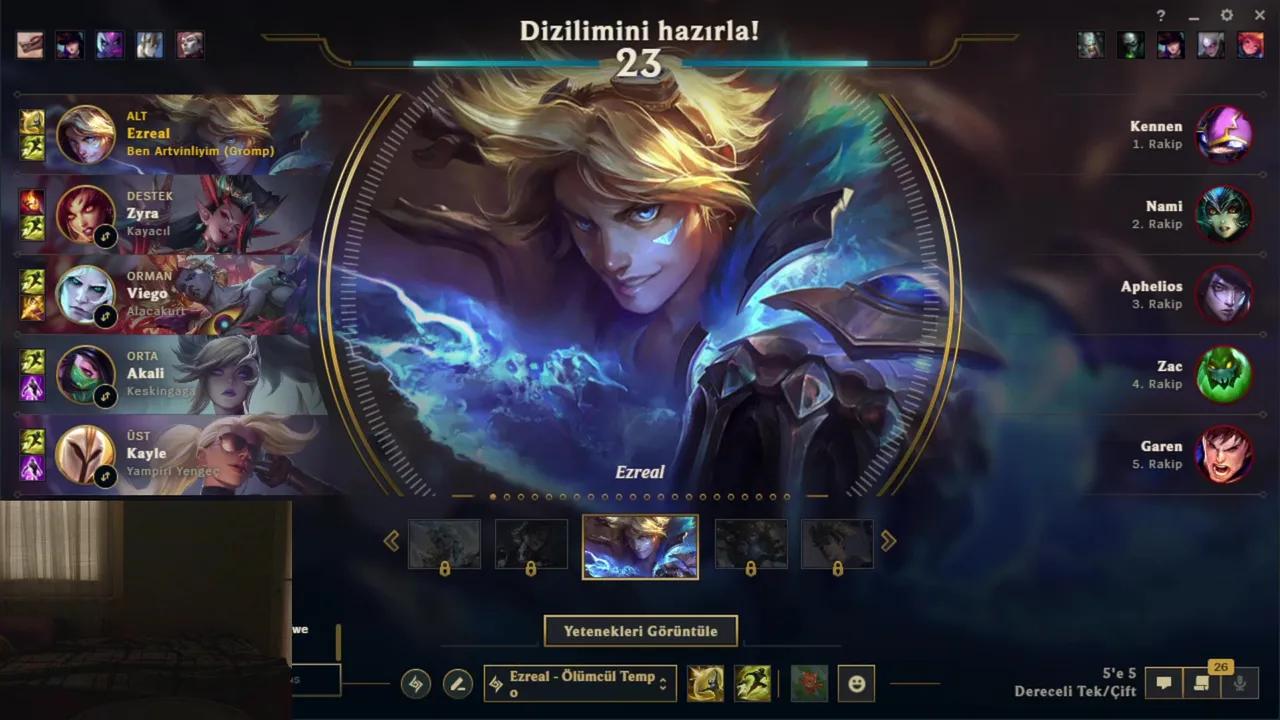This screenshot has width=1280, height=720.
Task: Click the right arrow of the skin carousel
Action: pos(888,541)
